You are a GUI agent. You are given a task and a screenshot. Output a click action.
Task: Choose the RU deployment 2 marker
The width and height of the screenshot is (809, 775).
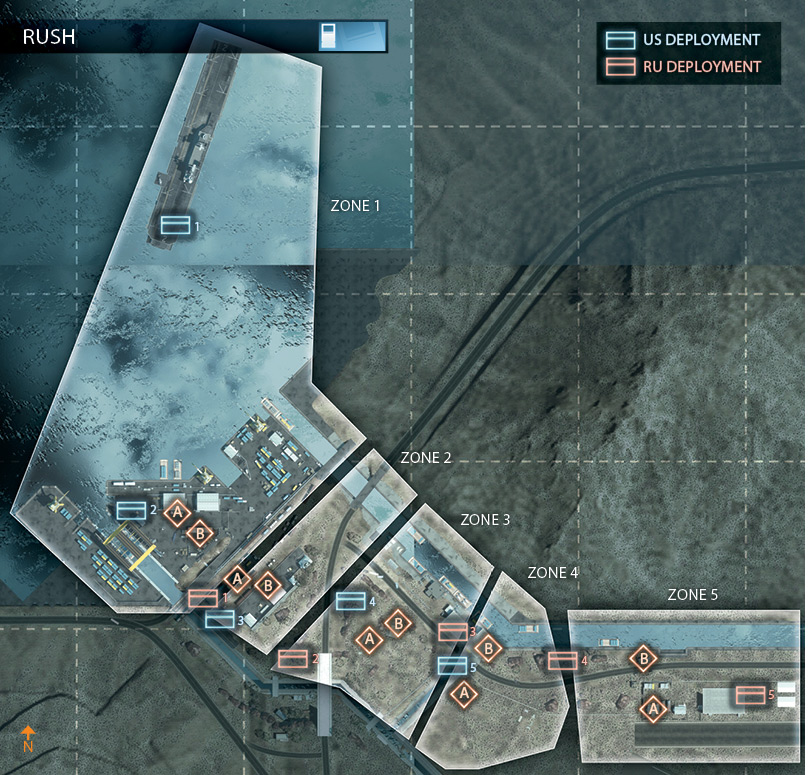pos(293,657)
